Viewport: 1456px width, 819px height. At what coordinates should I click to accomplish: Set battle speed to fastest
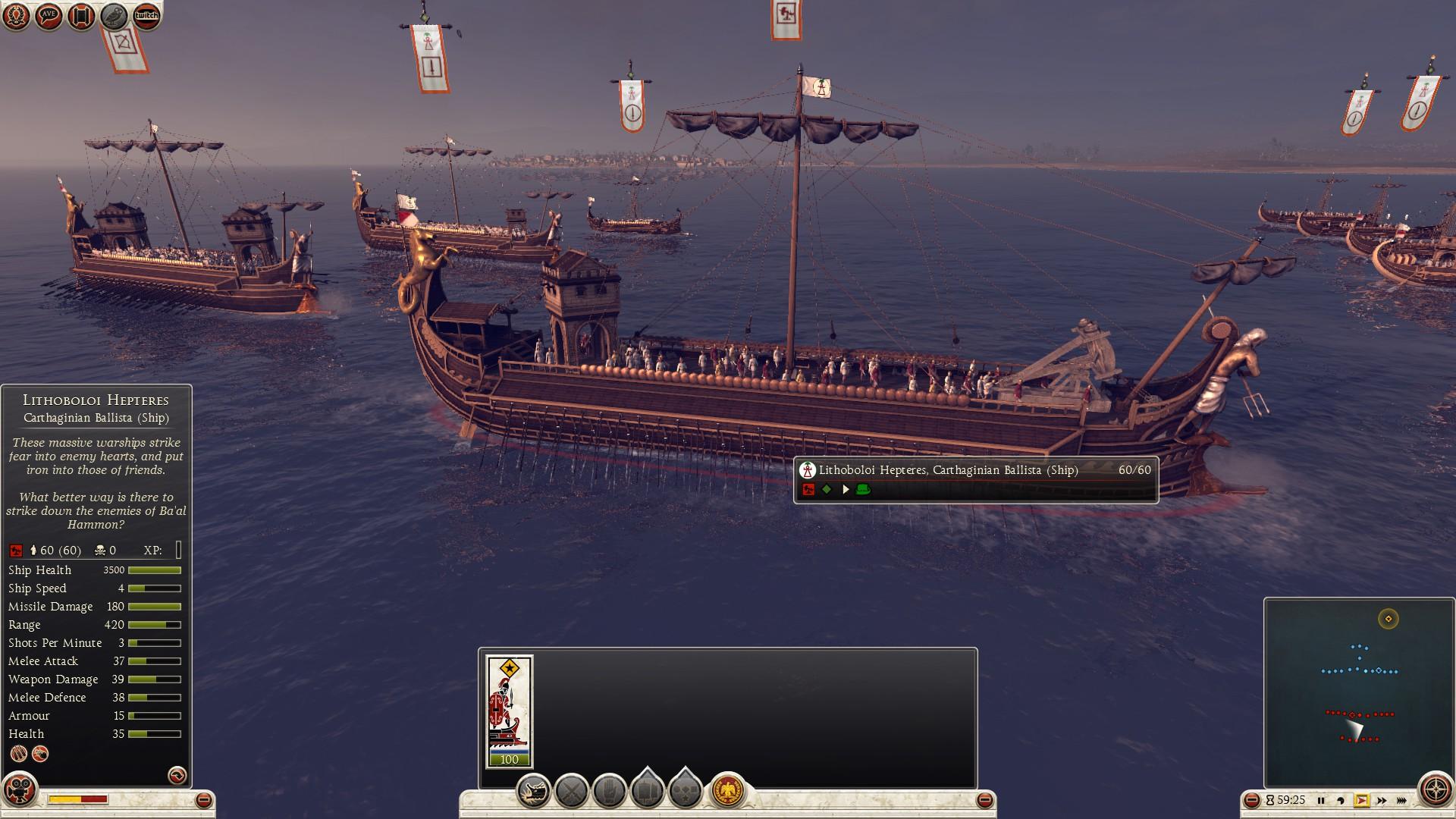pos(1401,800)
